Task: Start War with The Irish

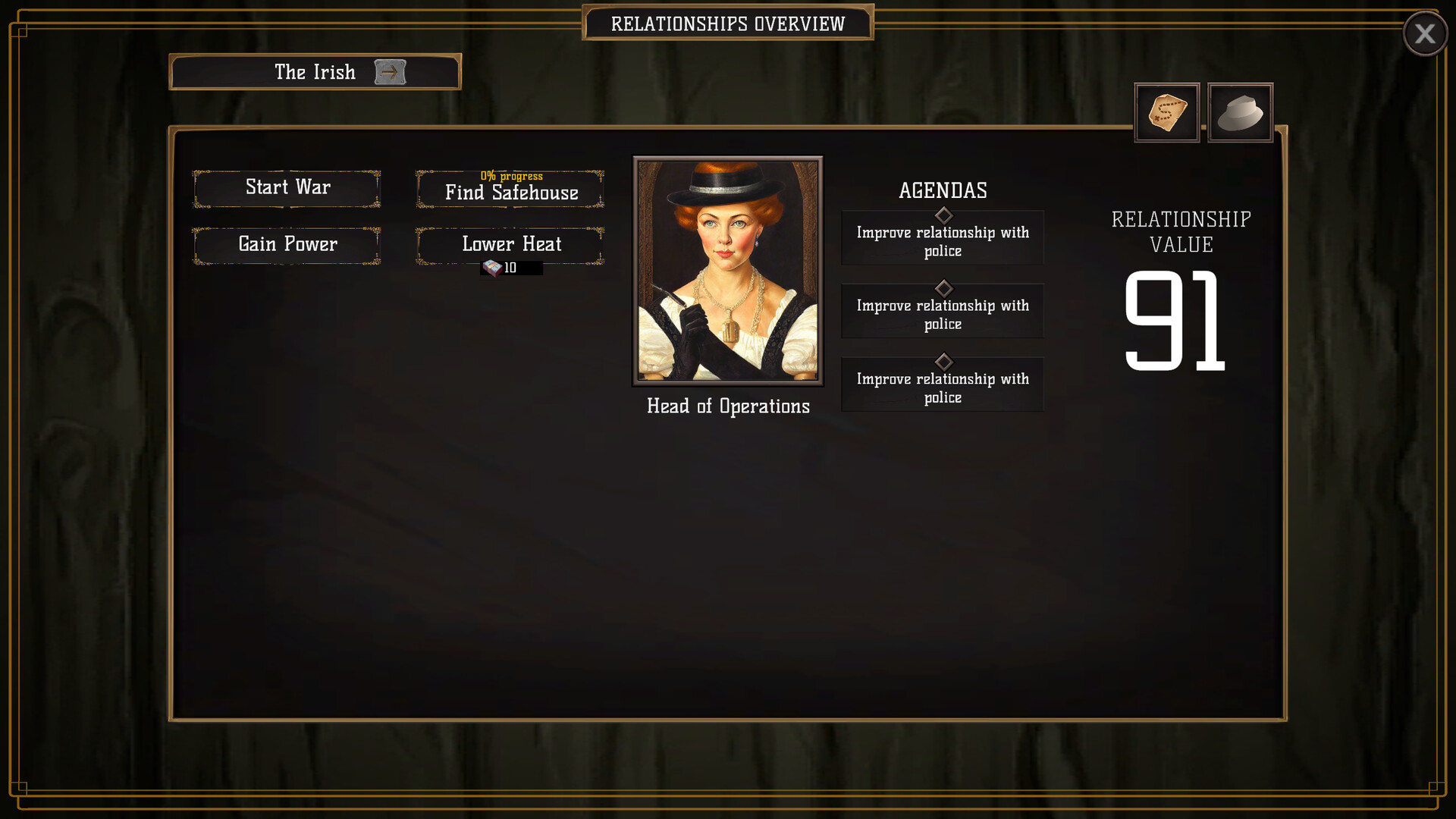Action: 287,187
